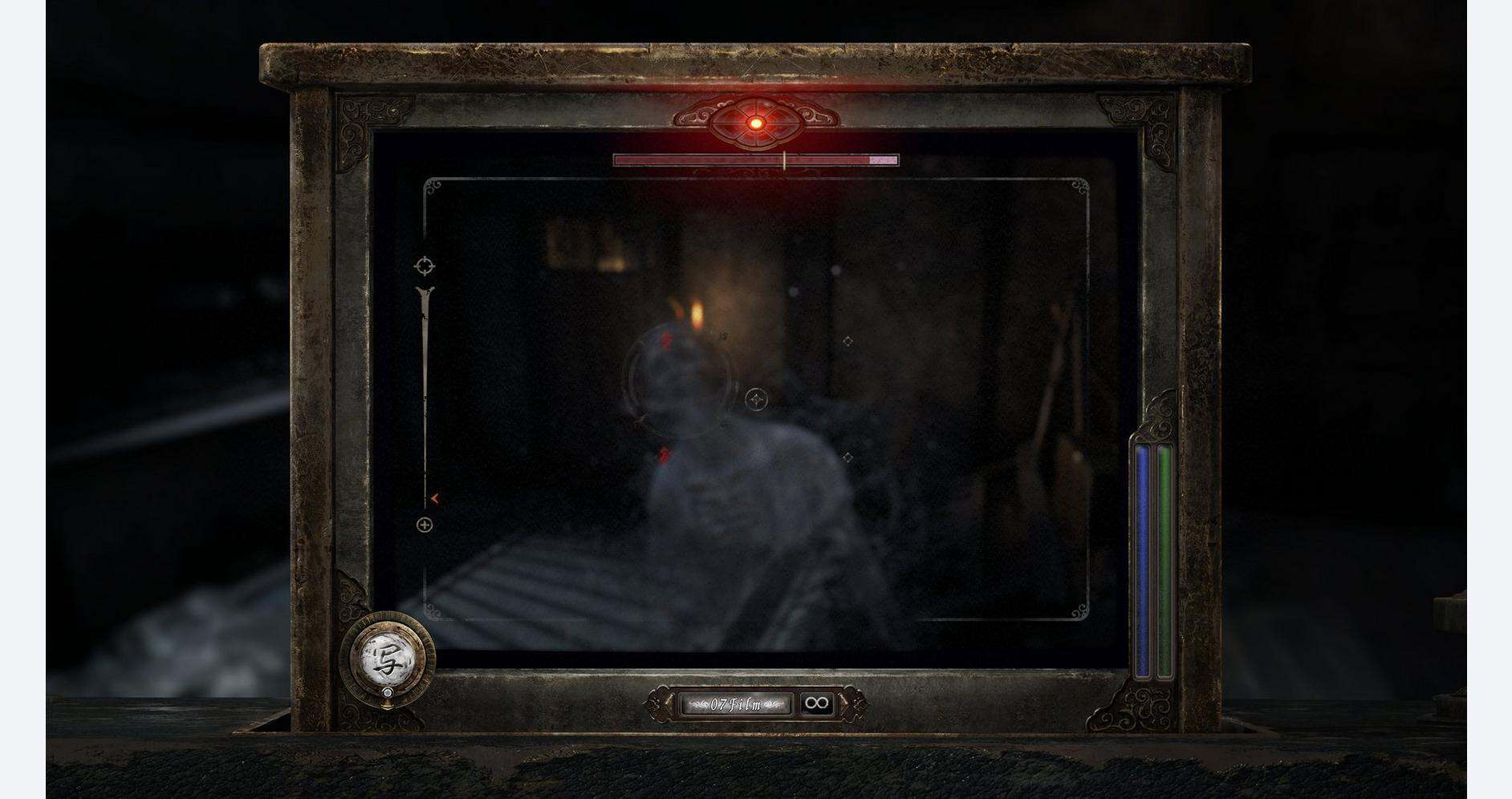The height and width of the screenshot is (799, 1512).
Task: Toggle the upper diamond lock-on marker
Action: coord(847,341)
